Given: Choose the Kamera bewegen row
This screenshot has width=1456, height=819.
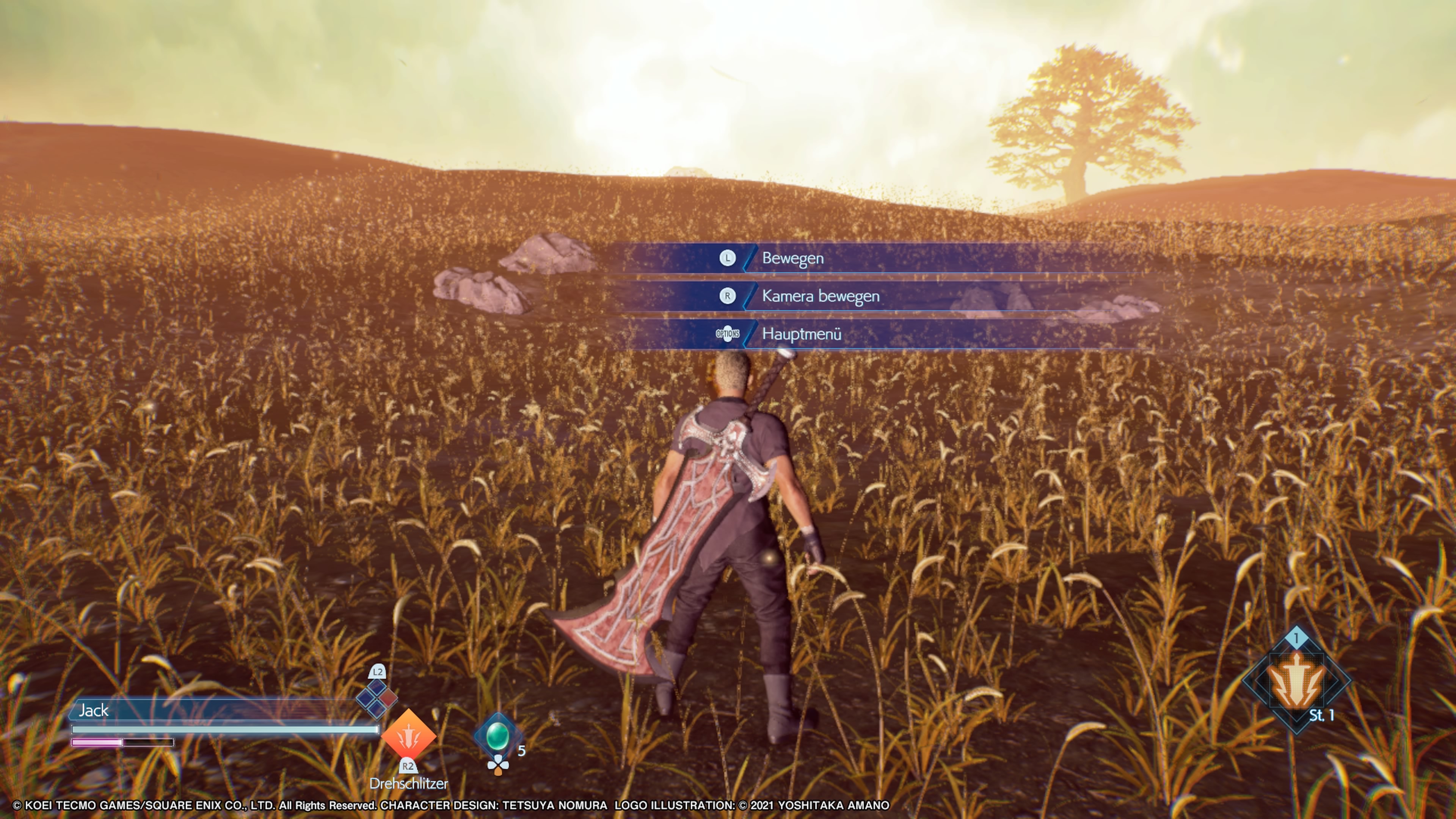Looking at the screenshot, I should click(x=820, y=296).
